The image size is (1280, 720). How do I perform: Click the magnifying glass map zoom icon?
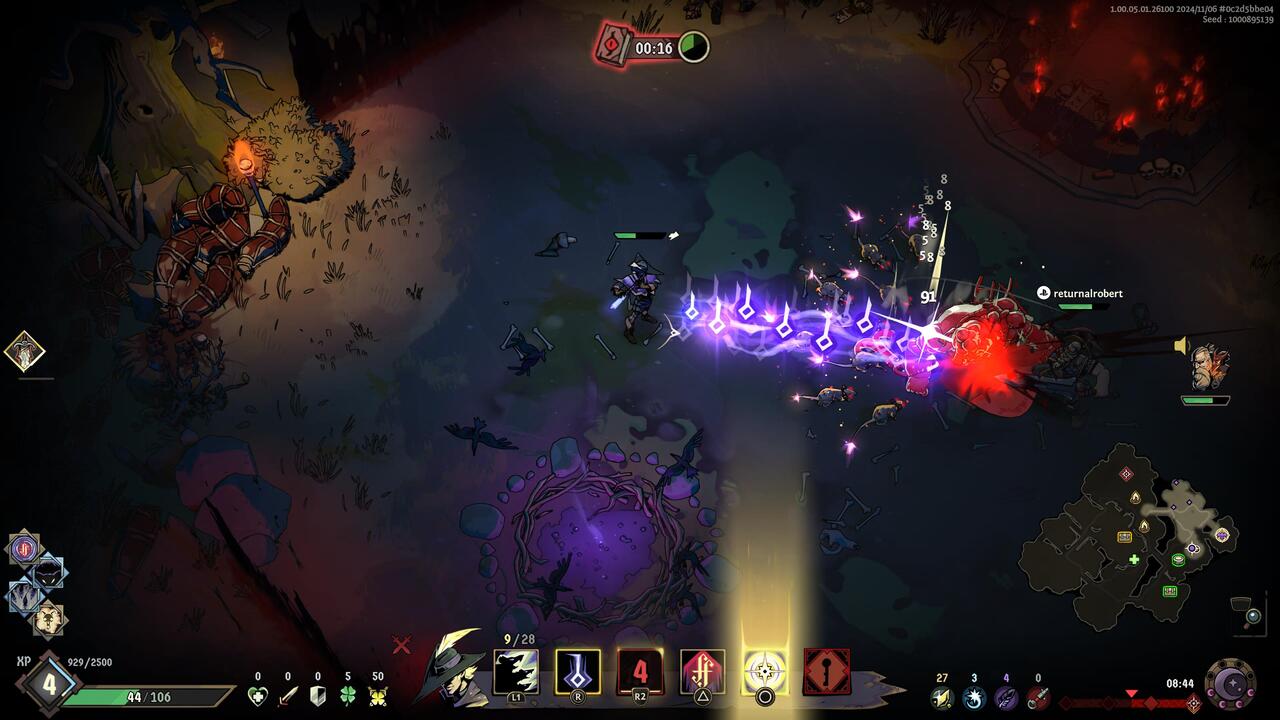(x=1251, y=617)
